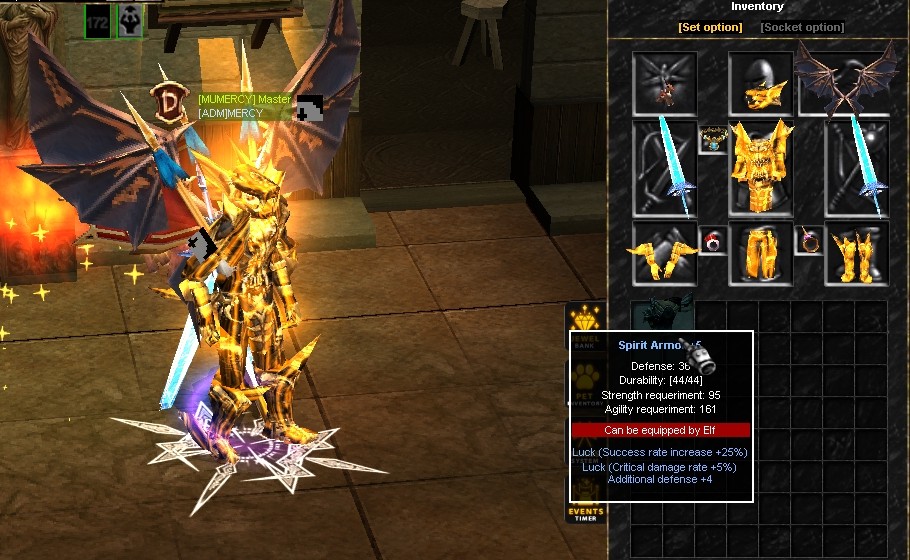This screenshot has width=910, height=560.
Task: Select the golden boots slot
Action: pos(857,253)
